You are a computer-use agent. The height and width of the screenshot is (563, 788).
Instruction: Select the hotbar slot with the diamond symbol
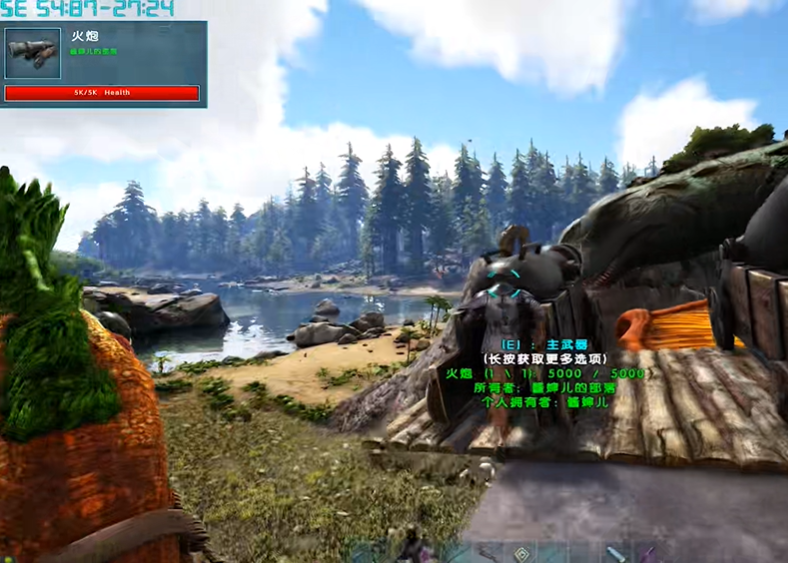click(x=521, y=553)
